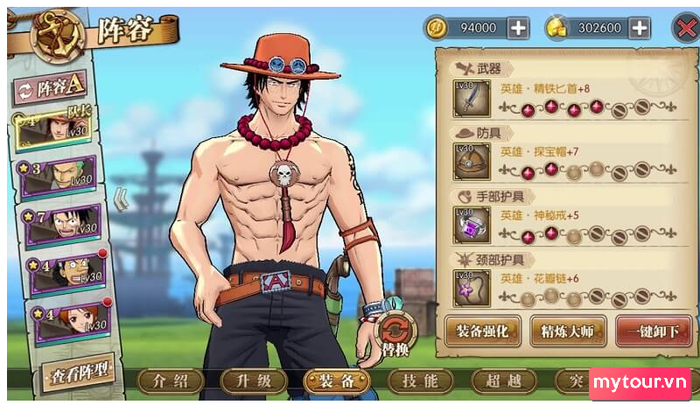This screenshot has width=700, height=411.
Task: Select the explorer hat armor slot
Action: 471,162
